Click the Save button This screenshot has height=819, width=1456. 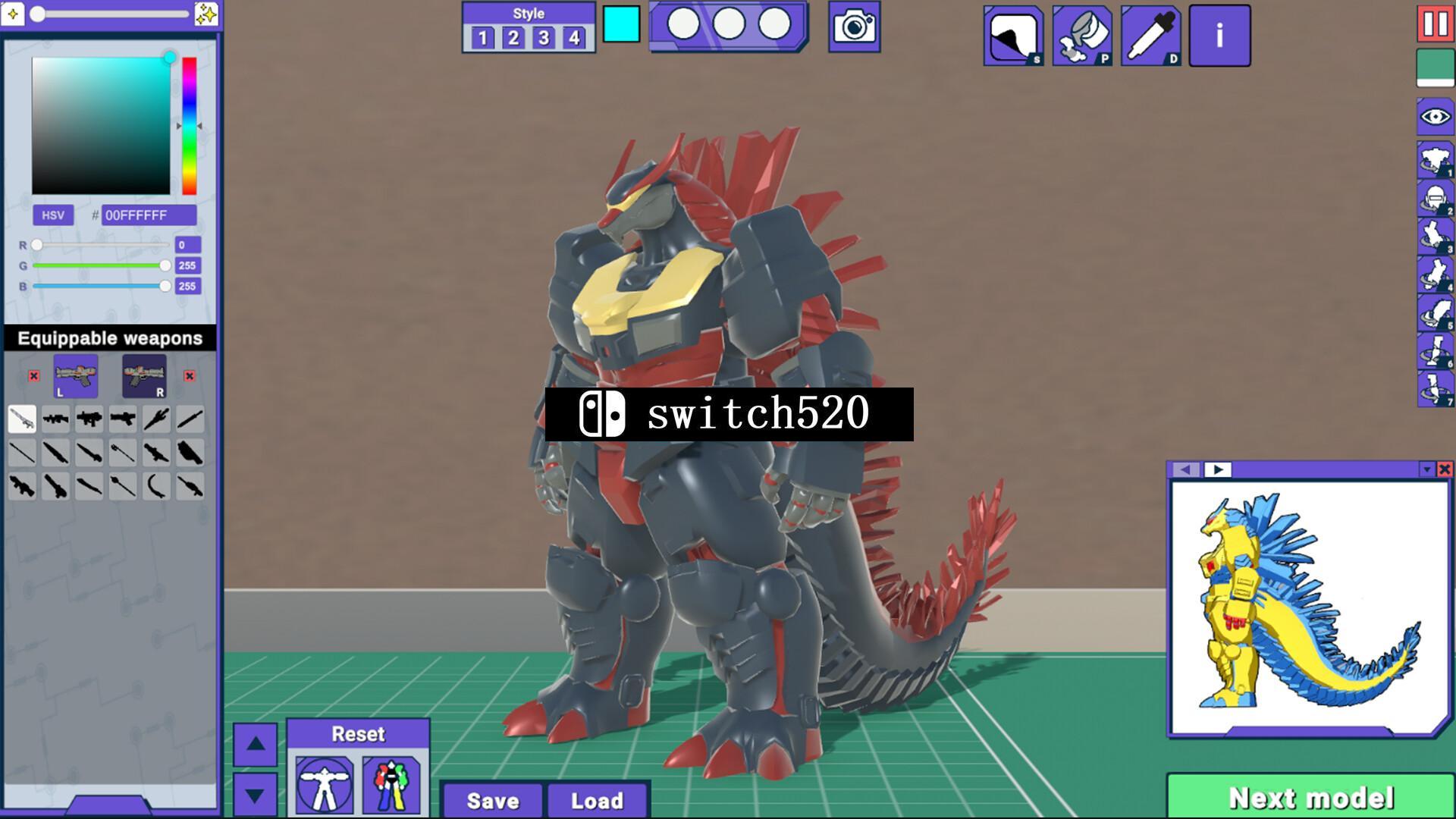tap(491, 801)
